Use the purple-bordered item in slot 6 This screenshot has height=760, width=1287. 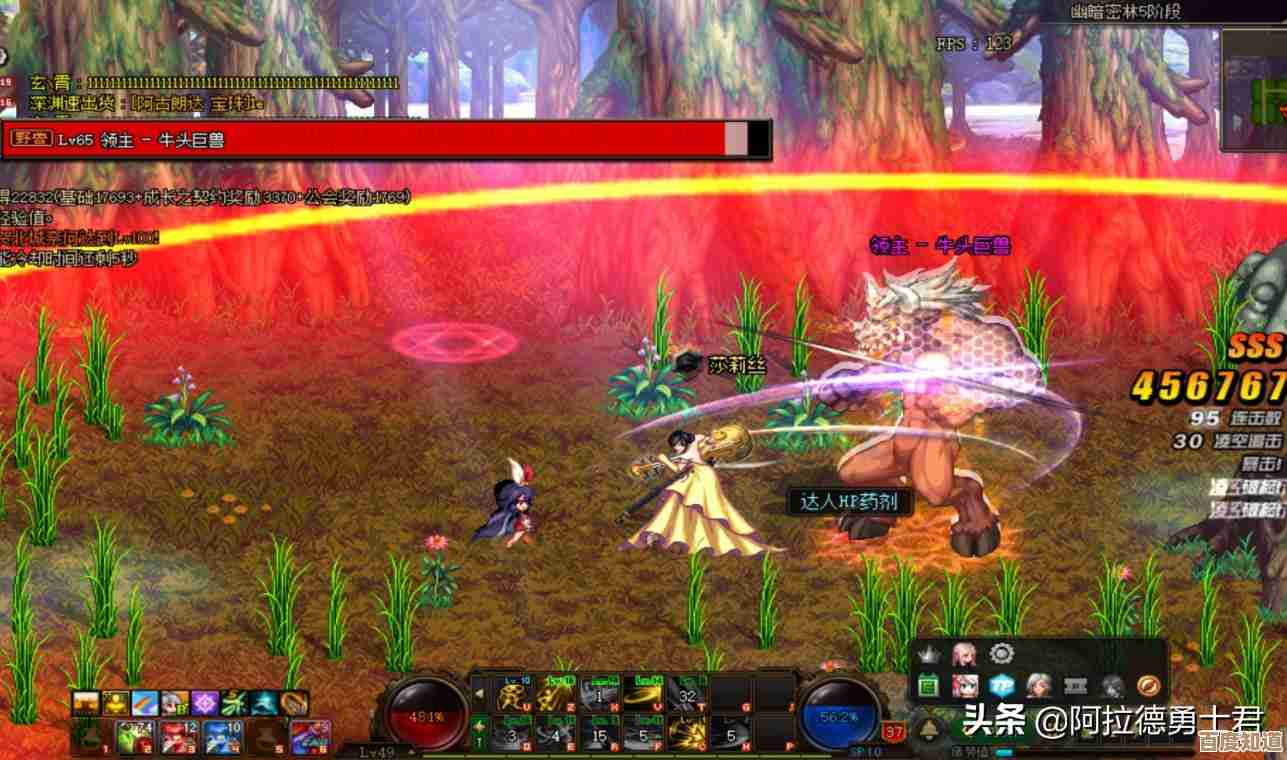coord(311,737)
